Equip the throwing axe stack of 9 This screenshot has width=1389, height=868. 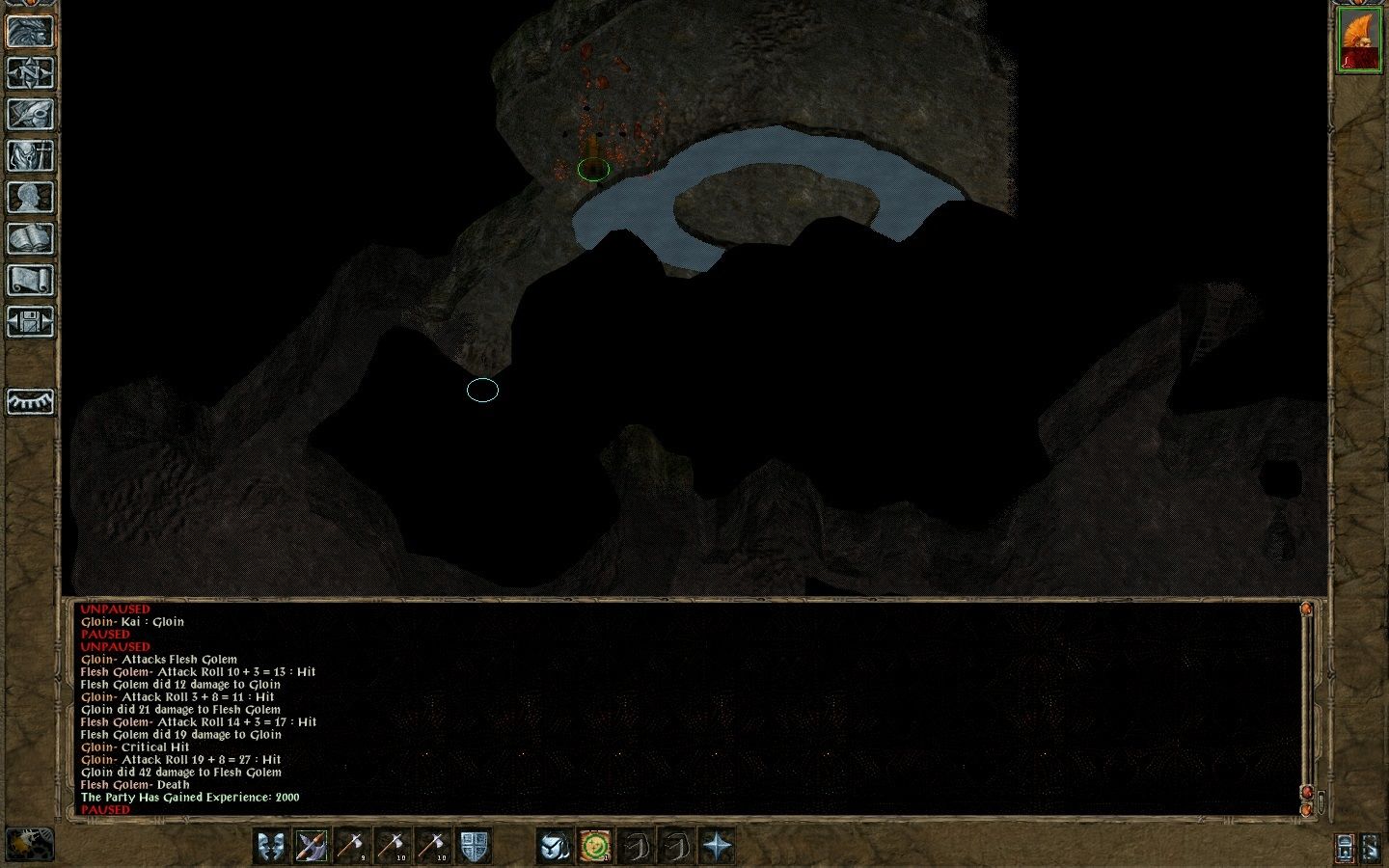351,846
